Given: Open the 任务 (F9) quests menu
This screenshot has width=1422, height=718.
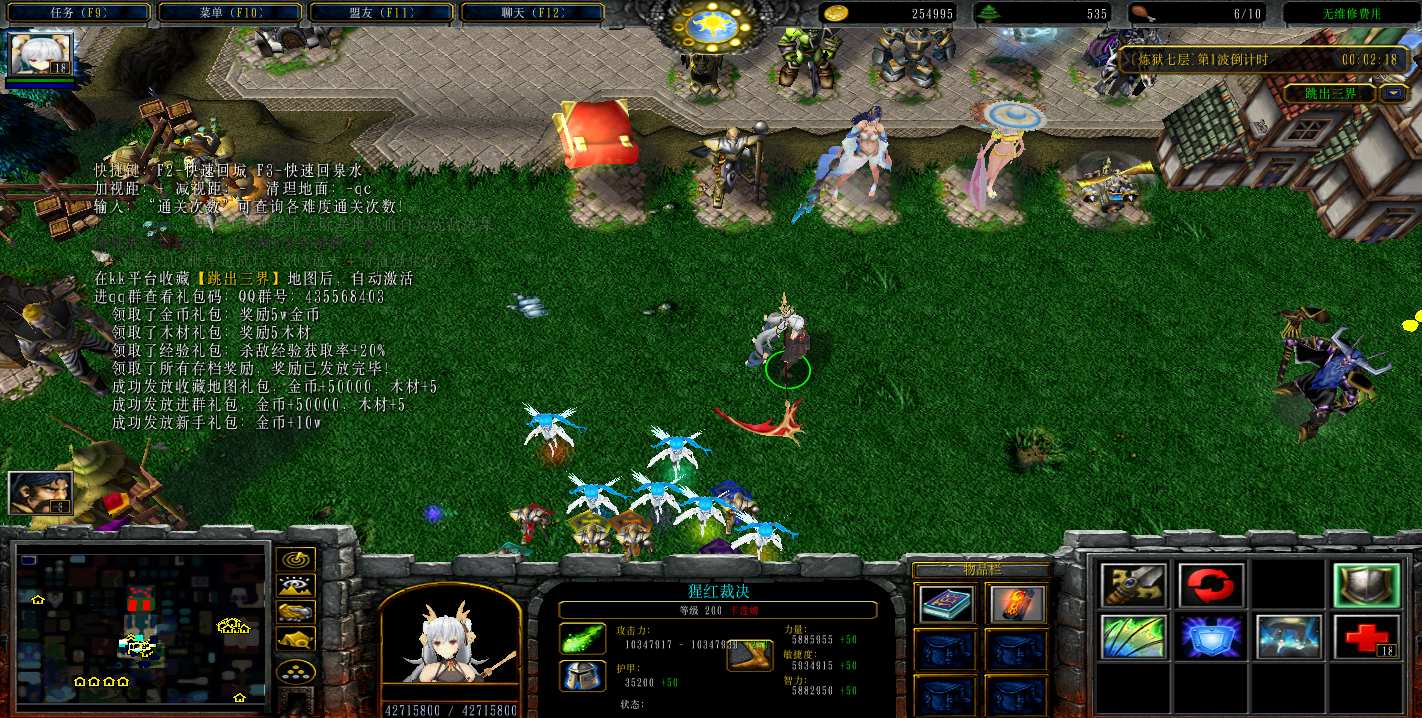Looking at the screenshot, I should [x=77, y=13].
